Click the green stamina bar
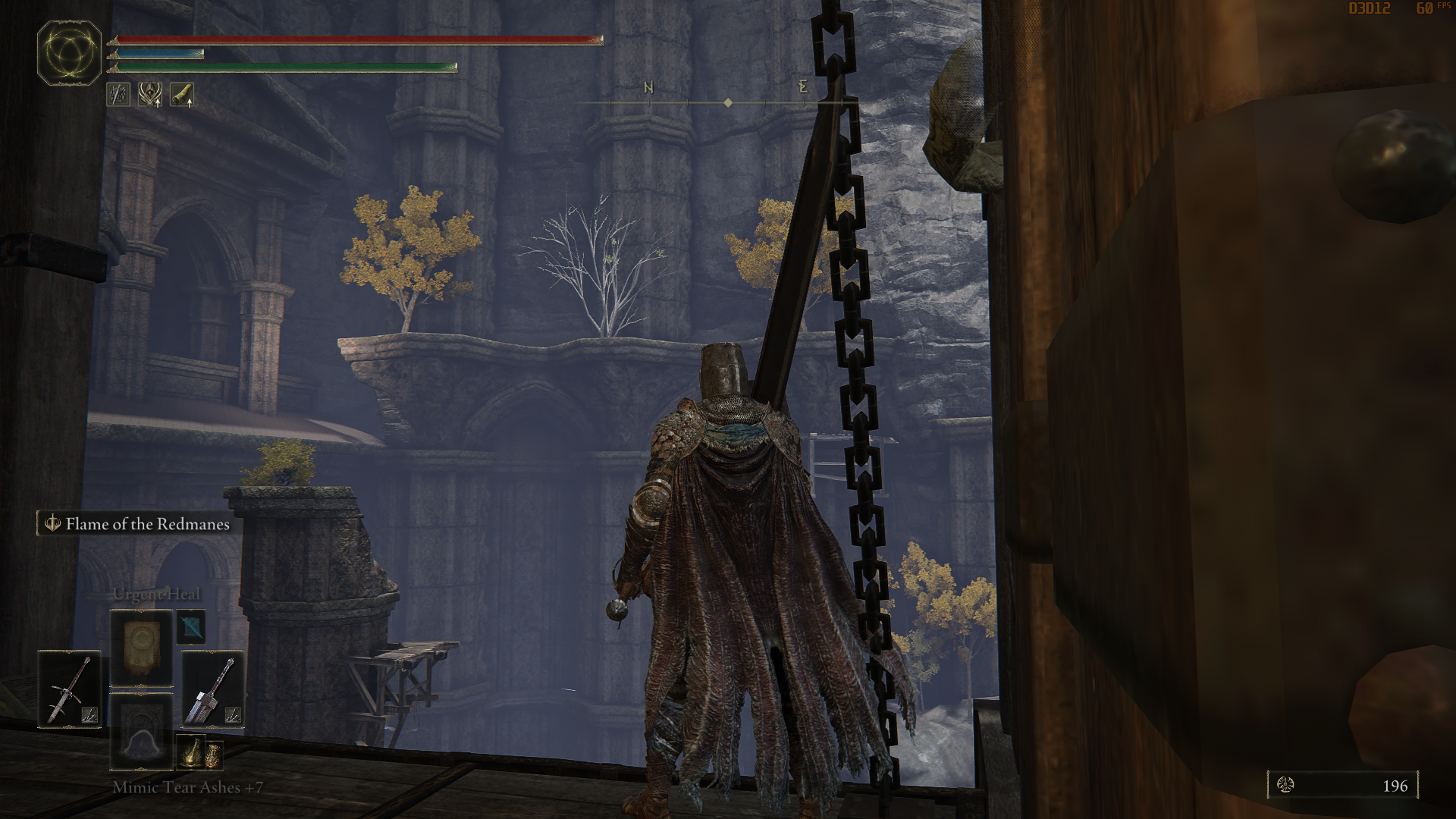The height and width of the screenshot is (819, 1456). 288,67
